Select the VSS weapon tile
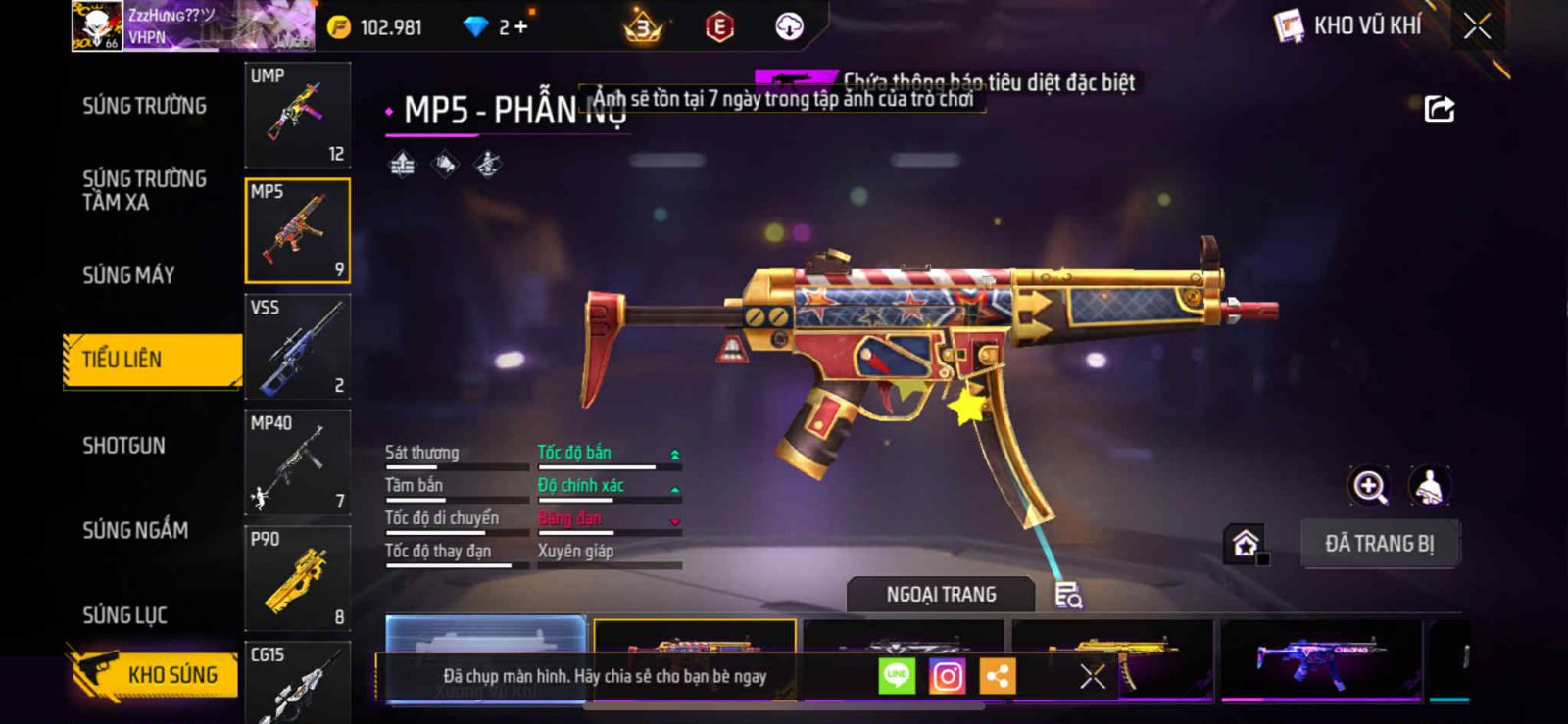This screenshot has width=1568, height=724. point(297,346)
